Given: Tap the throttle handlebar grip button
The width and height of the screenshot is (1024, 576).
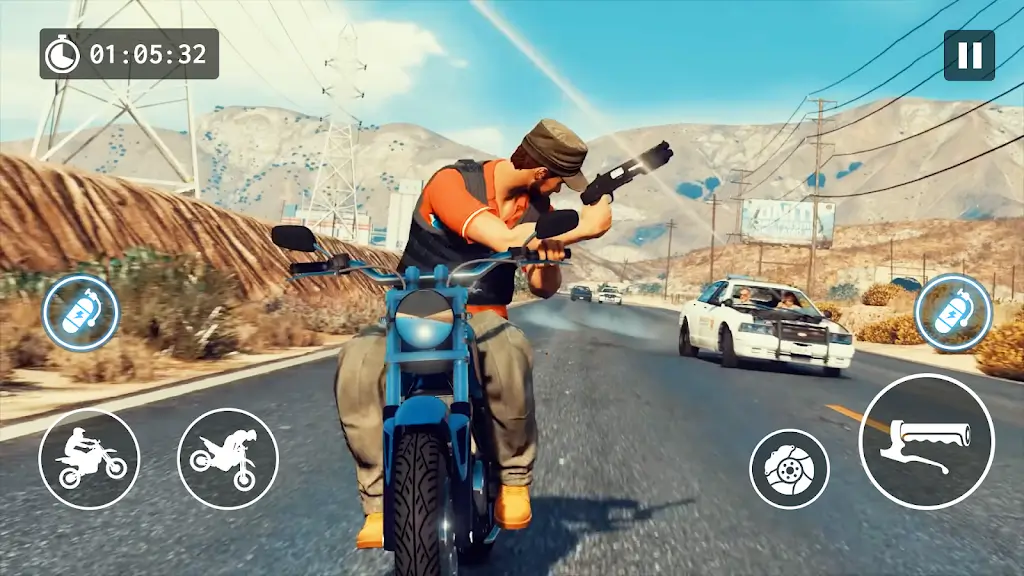Looking at the screenshot, I should [926, 441].
